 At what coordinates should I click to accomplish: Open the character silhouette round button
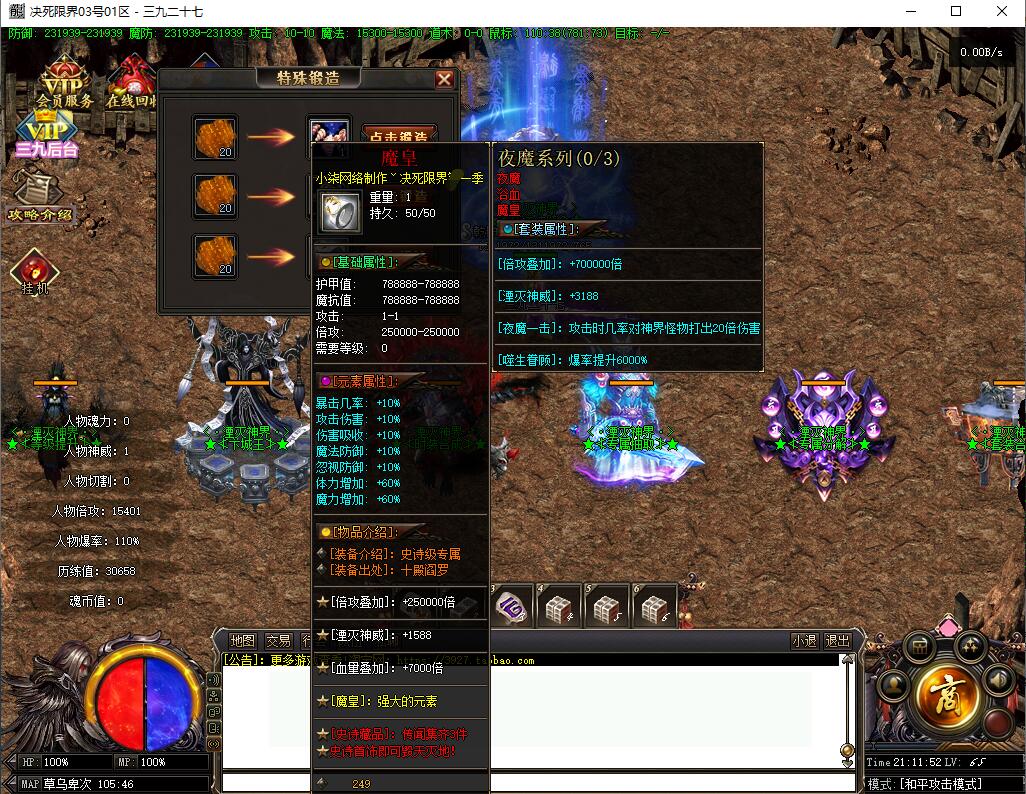click(x=893, y=687)
